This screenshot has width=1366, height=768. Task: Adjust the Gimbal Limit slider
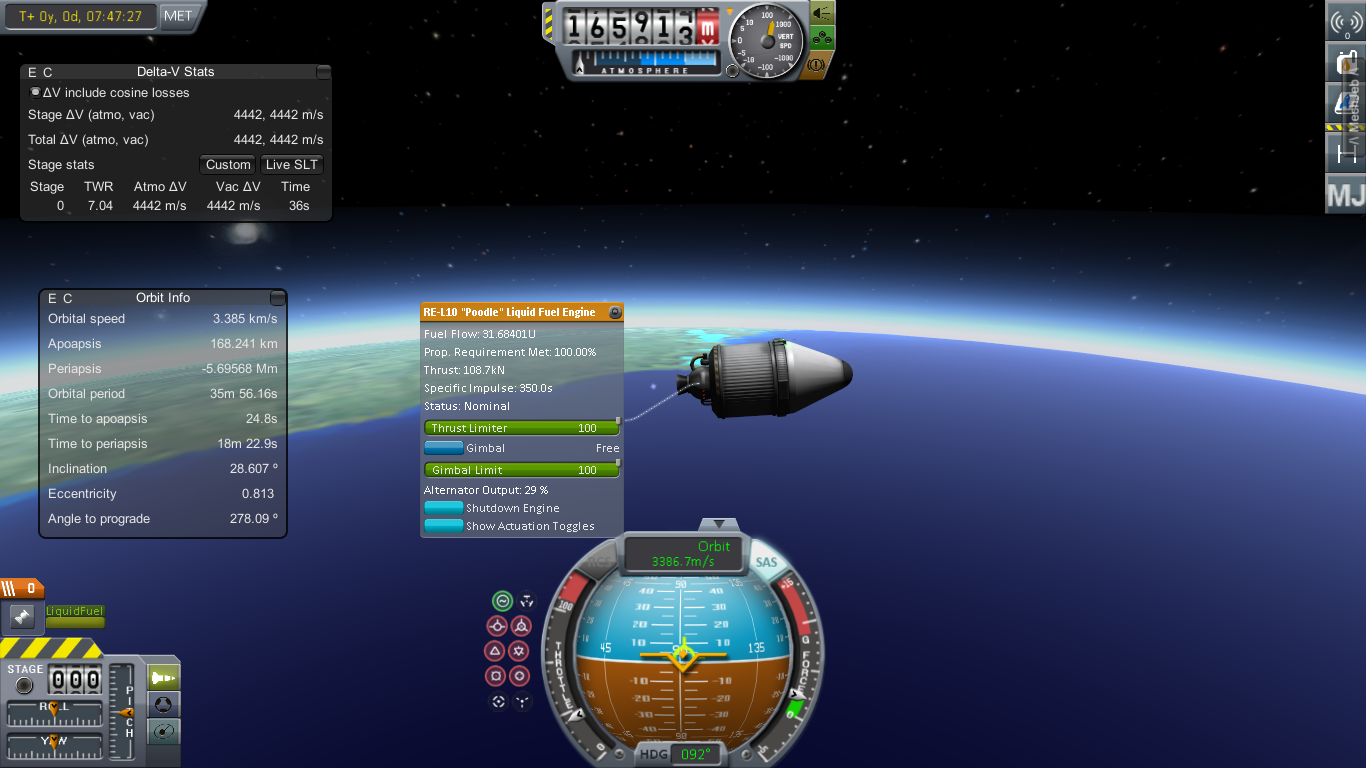pyautogui.click(x=521, y=470)
